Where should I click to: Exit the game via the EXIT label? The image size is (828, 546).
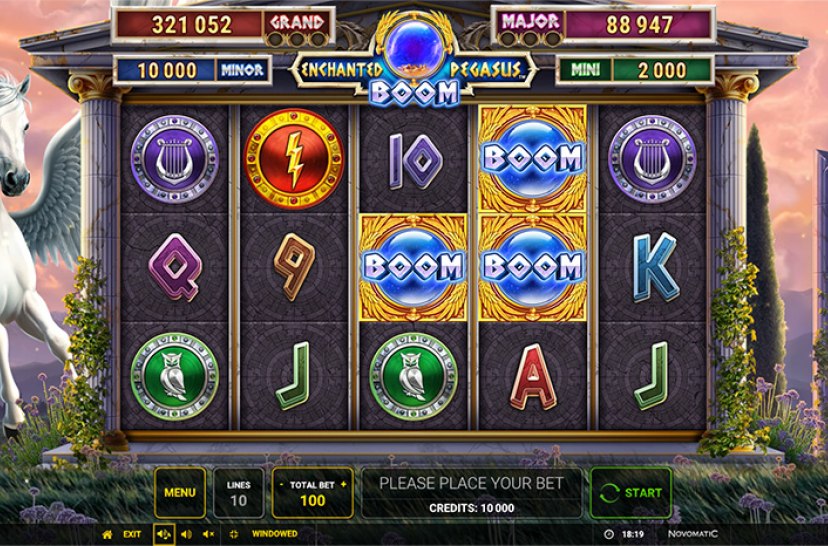tap(132, 534)
